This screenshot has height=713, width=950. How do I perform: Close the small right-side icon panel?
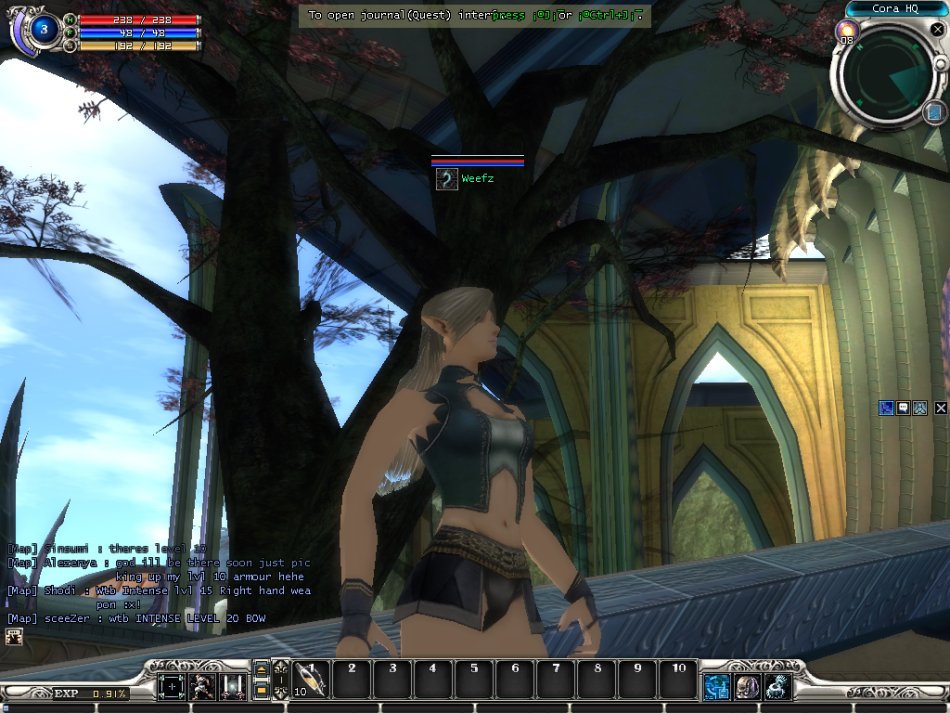tap(940, 408)
